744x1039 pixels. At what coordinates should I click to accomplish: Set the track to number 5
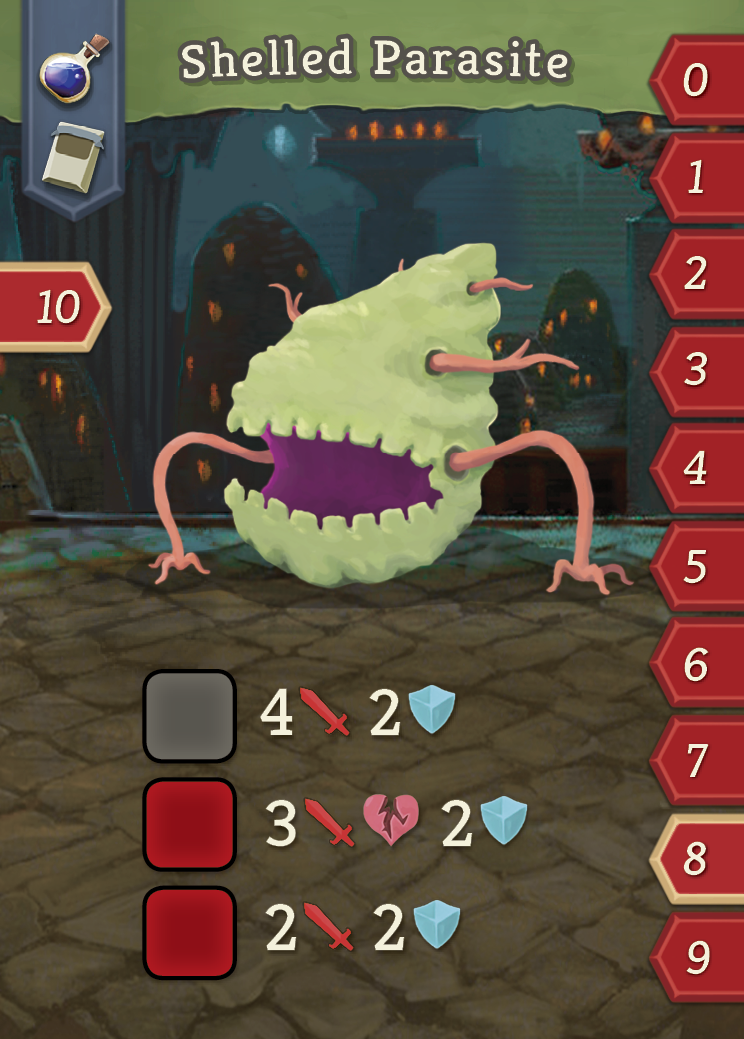click(697, 566)
